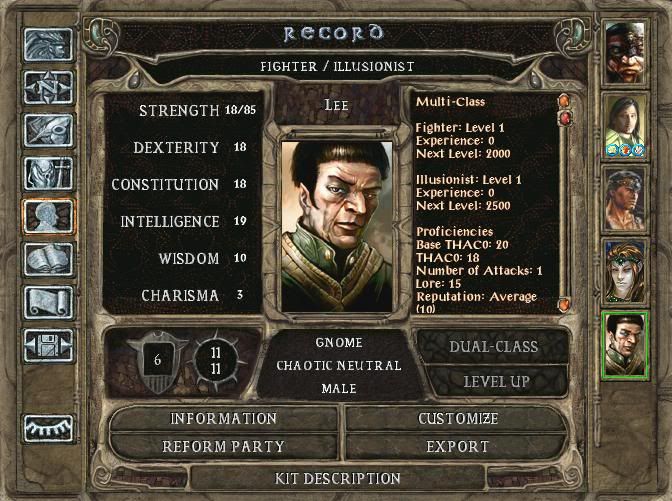Image resolution: width=672 pixels, height=501 pixels.
Task: Open the Information panel
Action: coord(223,419)
